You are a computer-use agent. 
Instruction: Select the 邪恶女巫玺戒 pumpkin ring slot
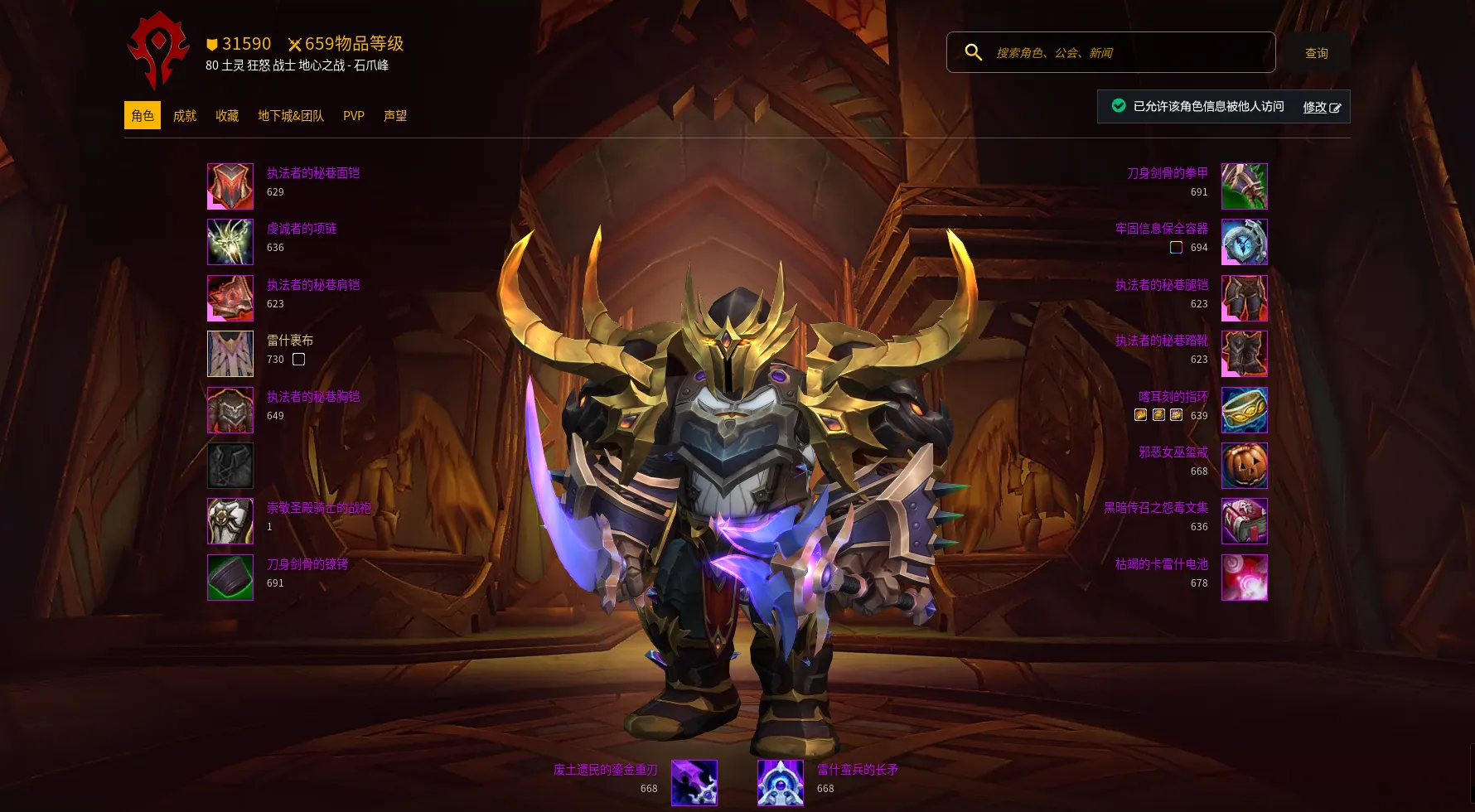1244,466
